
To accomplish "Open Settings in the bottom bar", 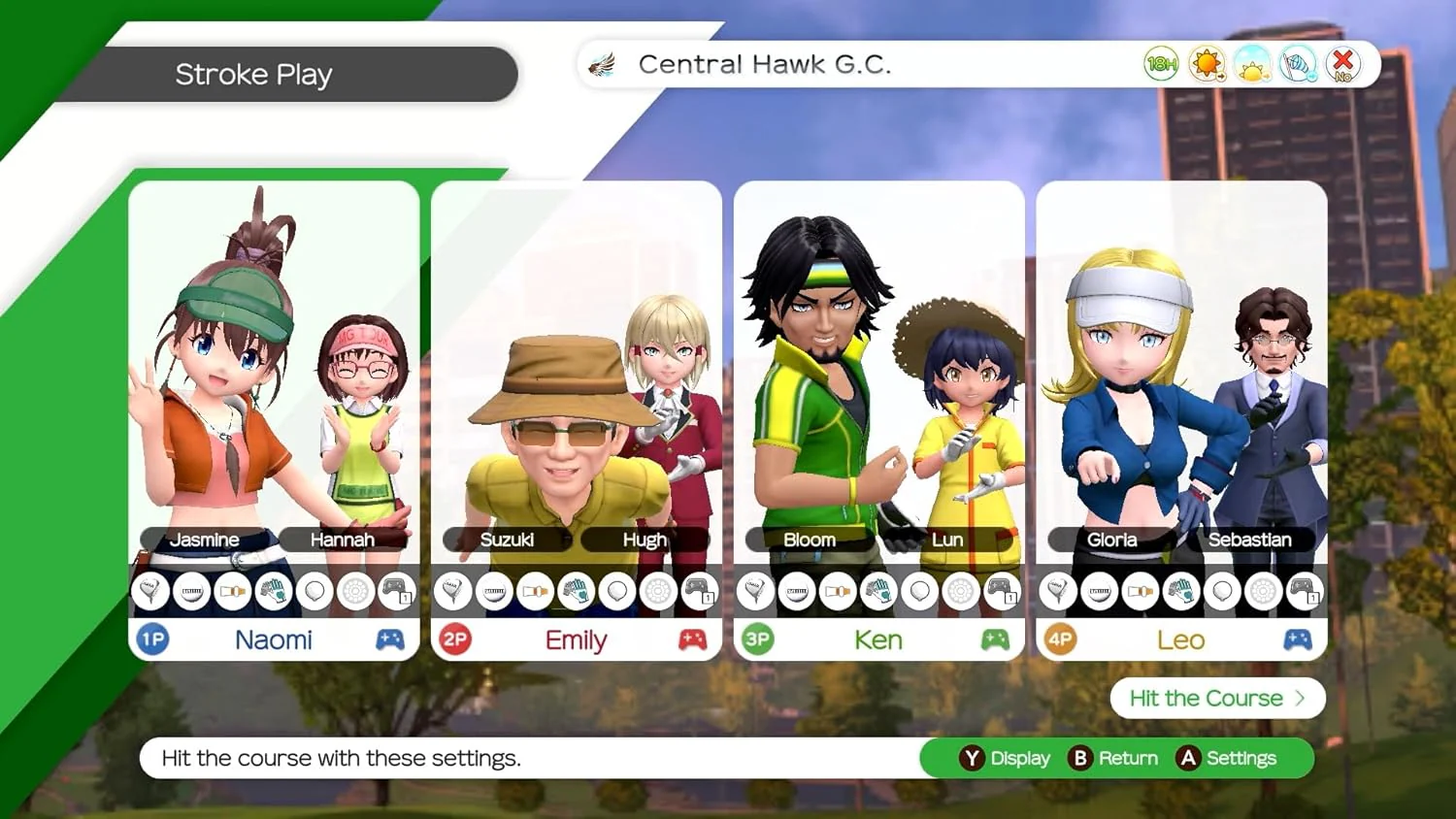I will (x=1228, y=758).
